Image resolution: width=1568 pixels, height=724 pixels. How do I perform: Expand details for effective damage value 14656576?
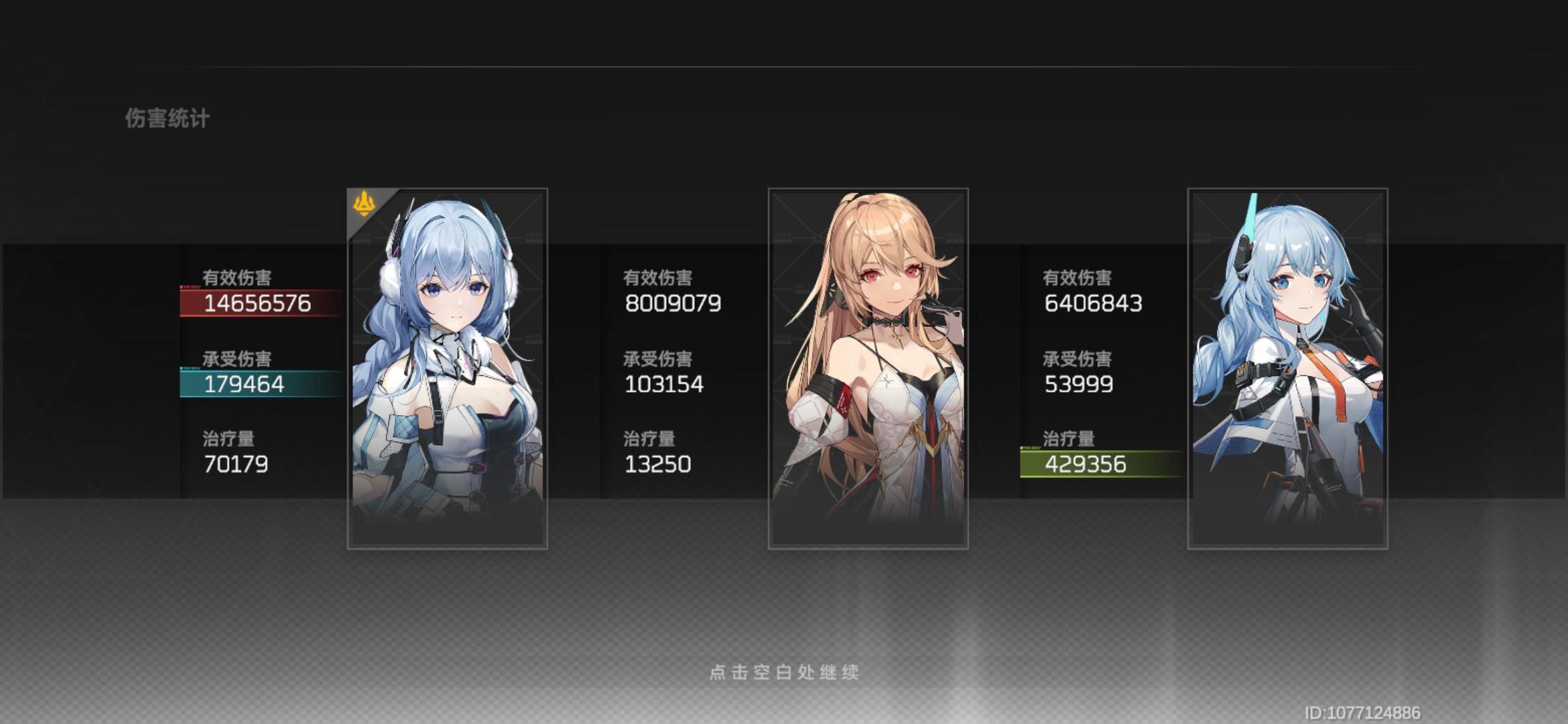click(257, 302)
